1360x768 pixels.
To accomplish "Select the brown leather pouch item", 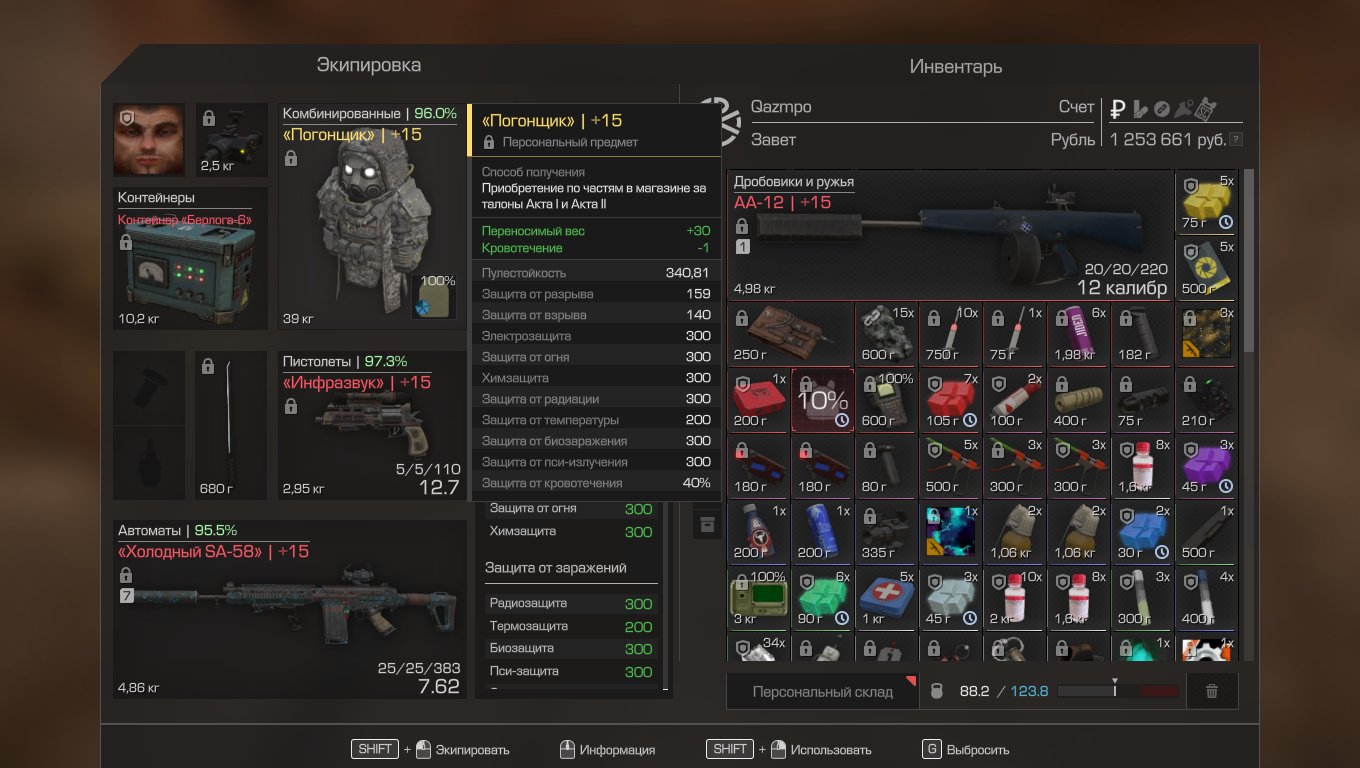I will (791, 334).
